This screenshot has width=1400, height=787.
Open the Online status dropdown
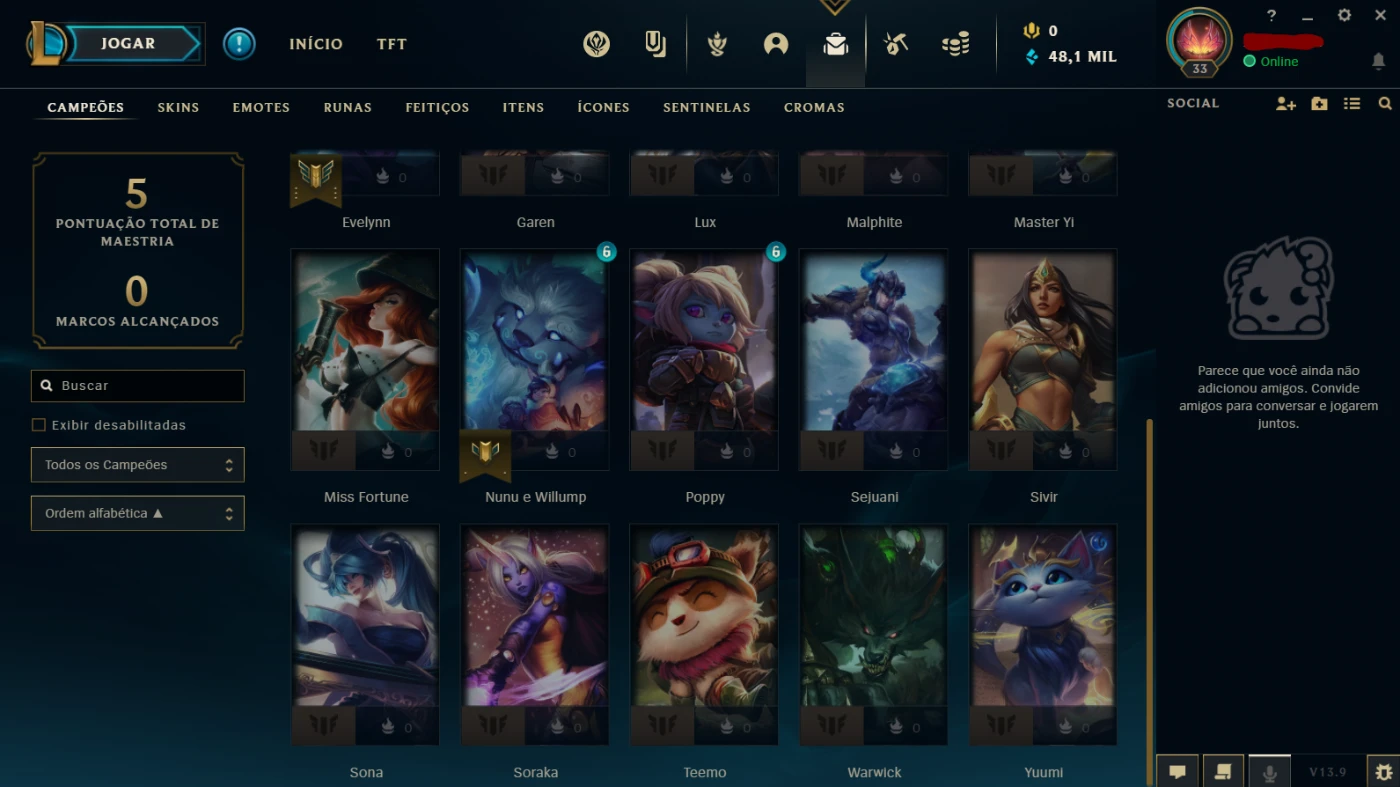[x=1272, y=61]
